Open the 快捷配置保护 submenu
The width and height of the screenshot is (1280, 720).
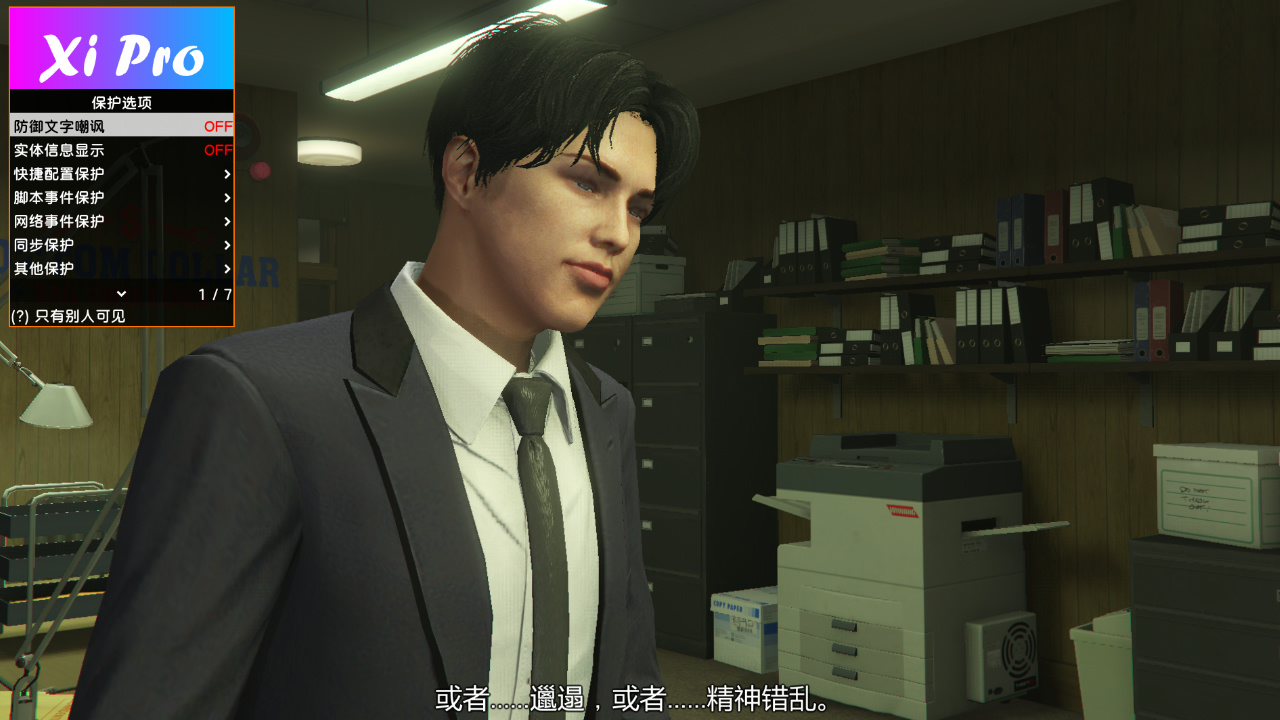coord(121,174)
